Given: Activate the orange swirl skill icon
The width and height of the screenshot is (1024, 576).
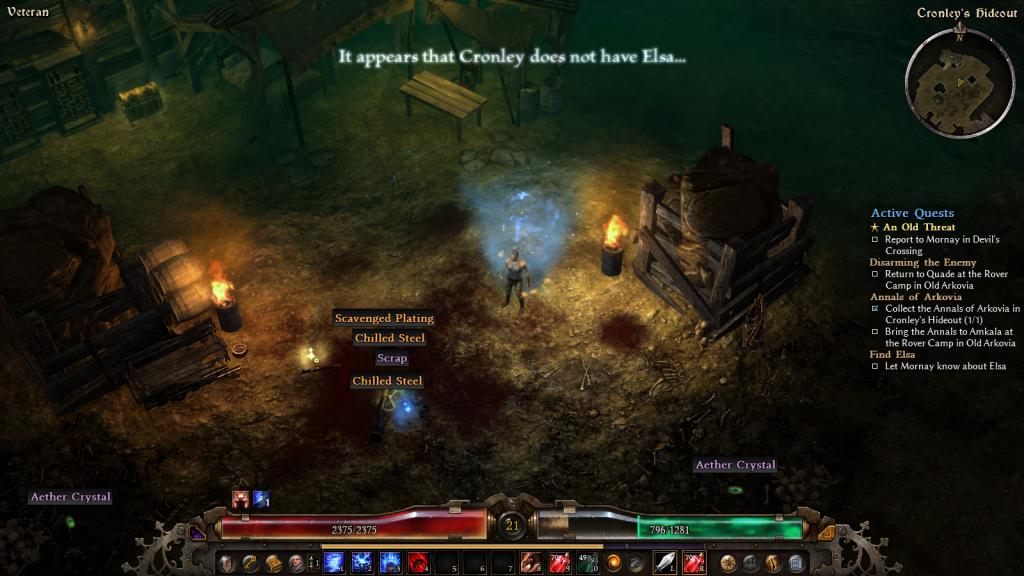Looking at the screenshot, I should [x=615, y=563].
